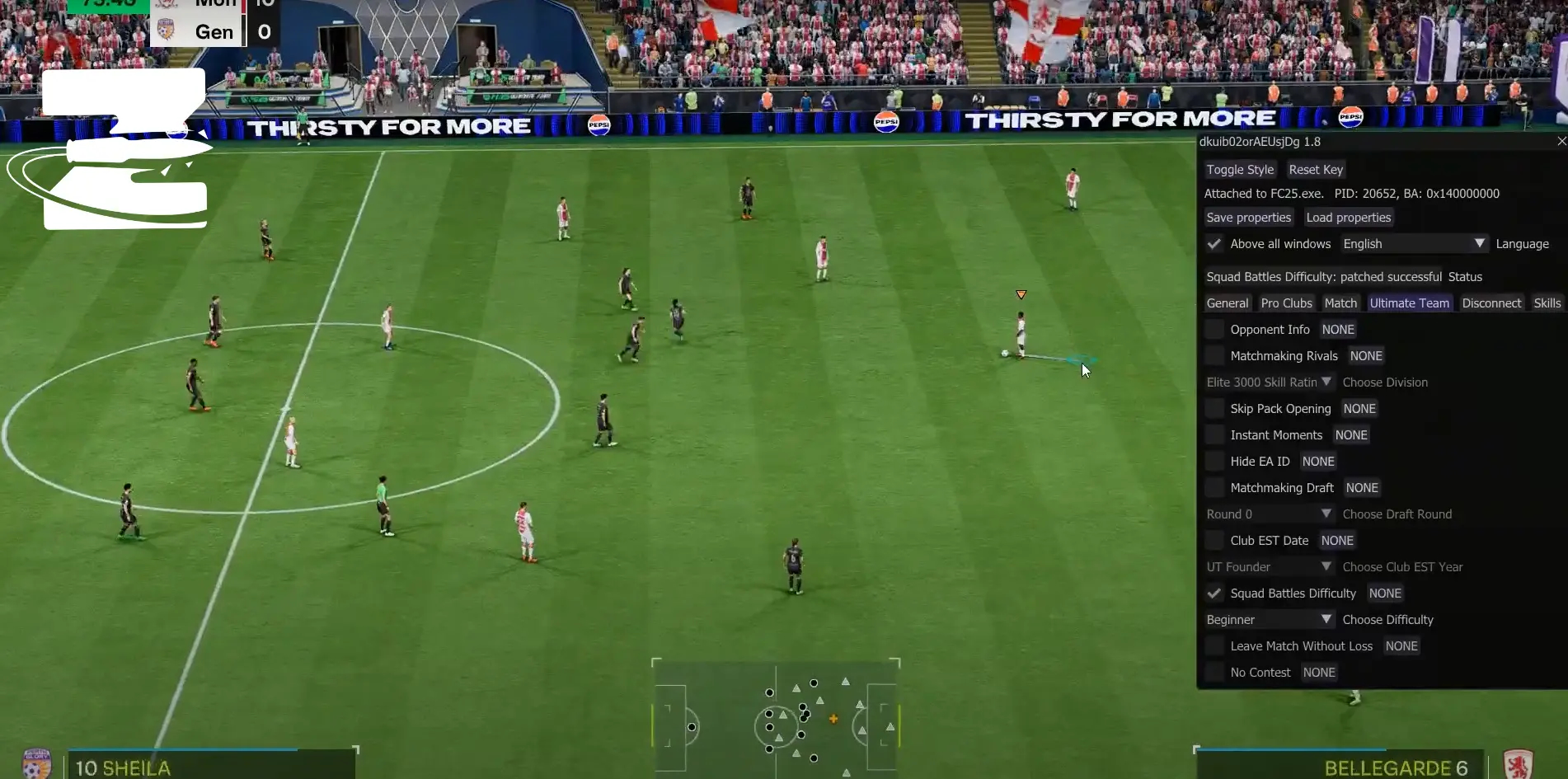
Task: Enable the Hide EA ID option
Action: pyautogui.click(x=1214, y=462)
